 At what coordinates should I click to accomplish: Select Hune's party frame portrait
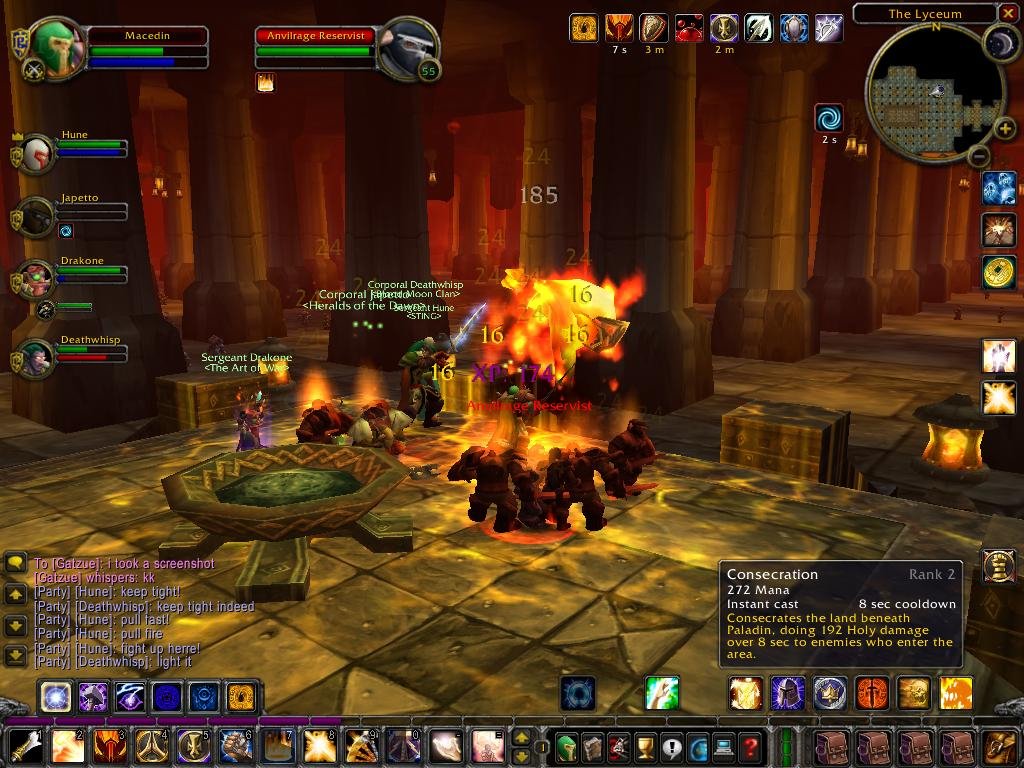[x=36, y=153]
